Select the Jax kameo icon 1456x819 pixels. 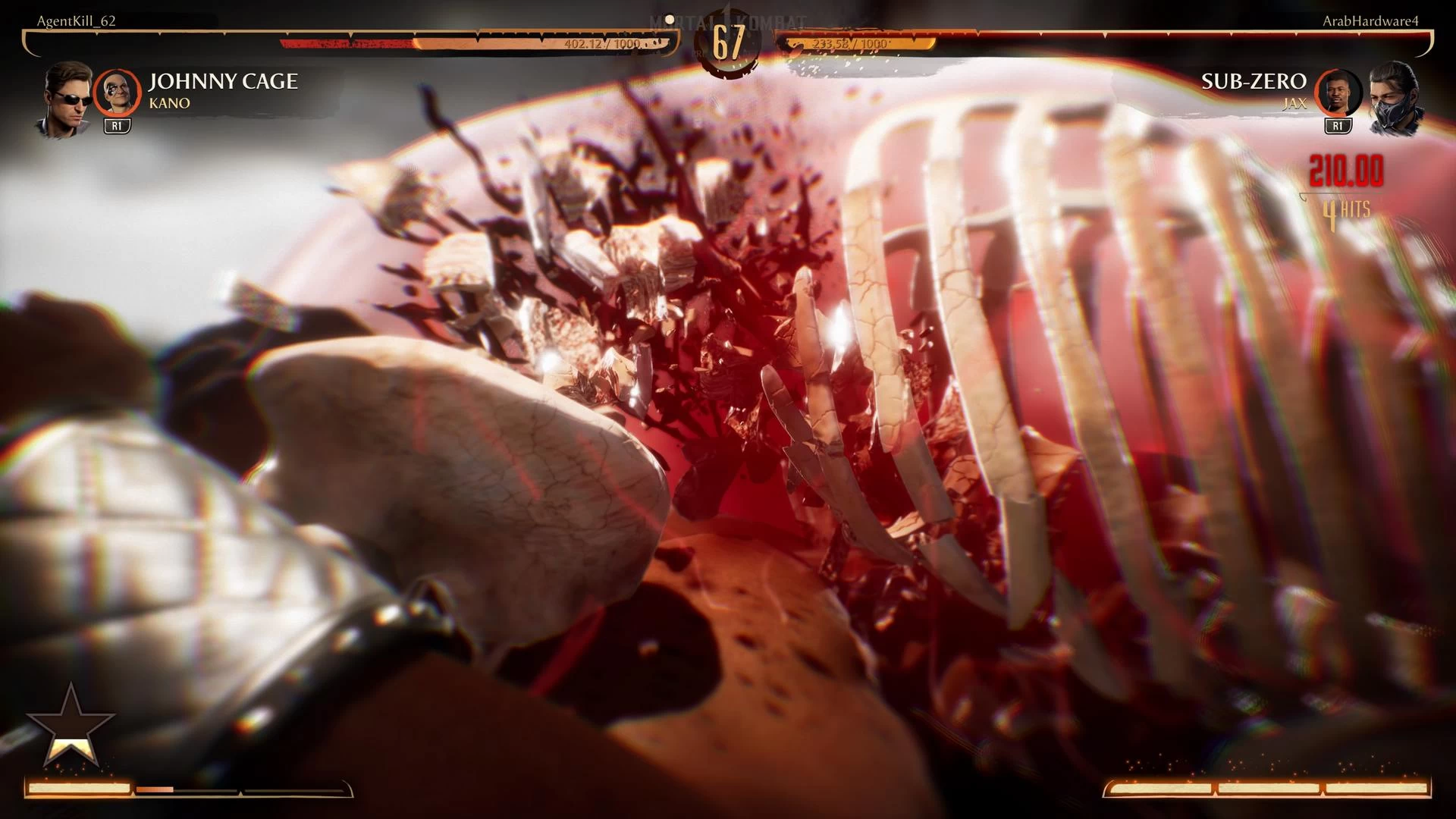[1338, 92]
